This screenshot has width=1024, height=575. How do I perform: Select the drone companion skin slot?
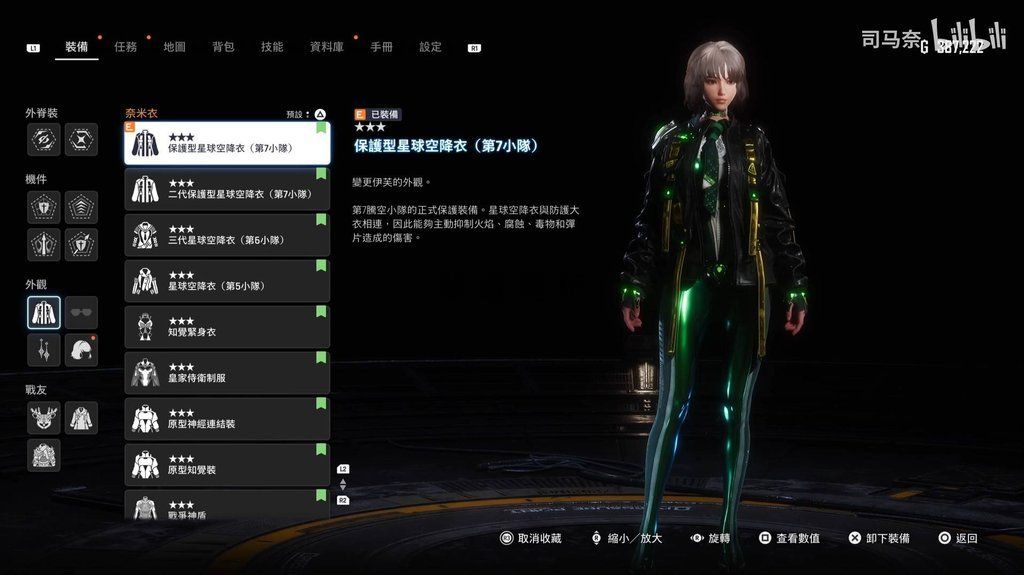point(44,417)
